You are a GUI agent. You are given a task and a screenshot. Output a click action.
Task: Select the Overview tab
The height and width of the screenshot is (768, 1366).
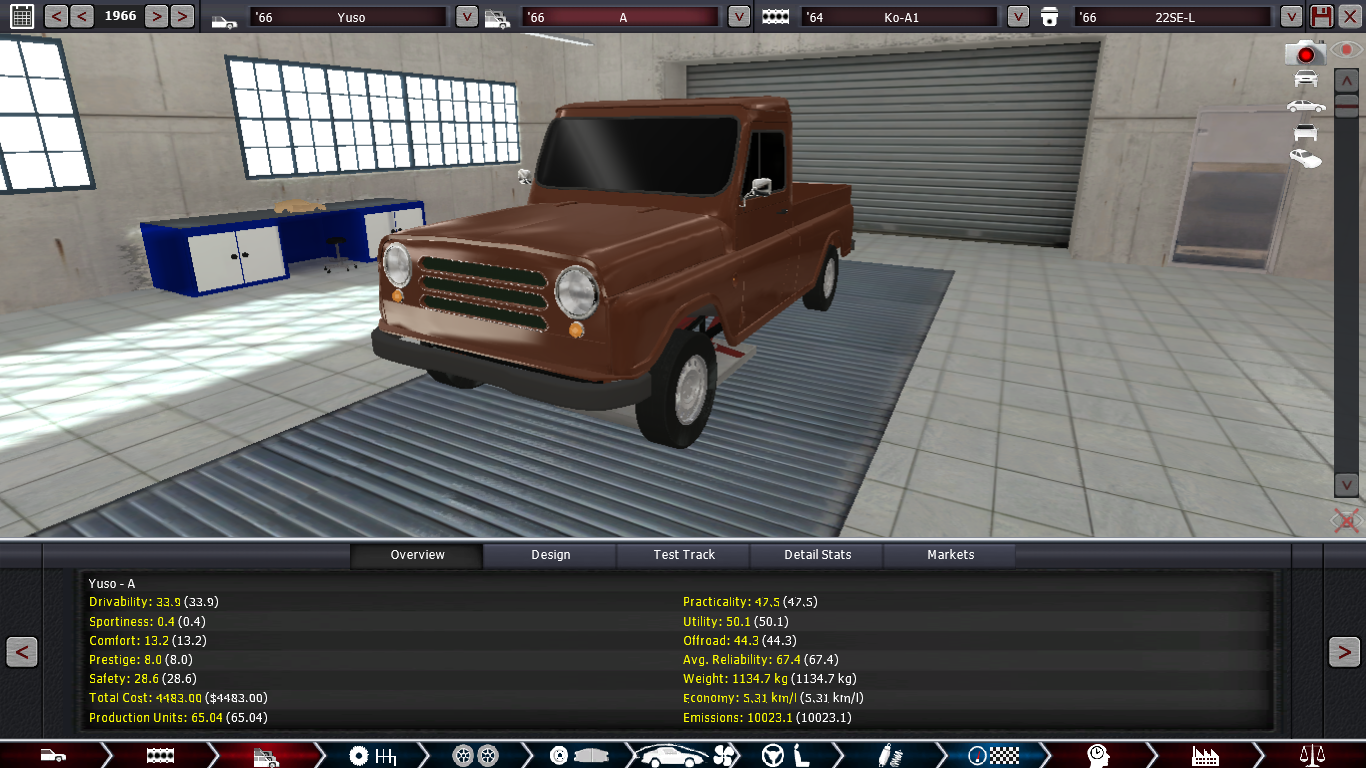(x=417, y=555)
